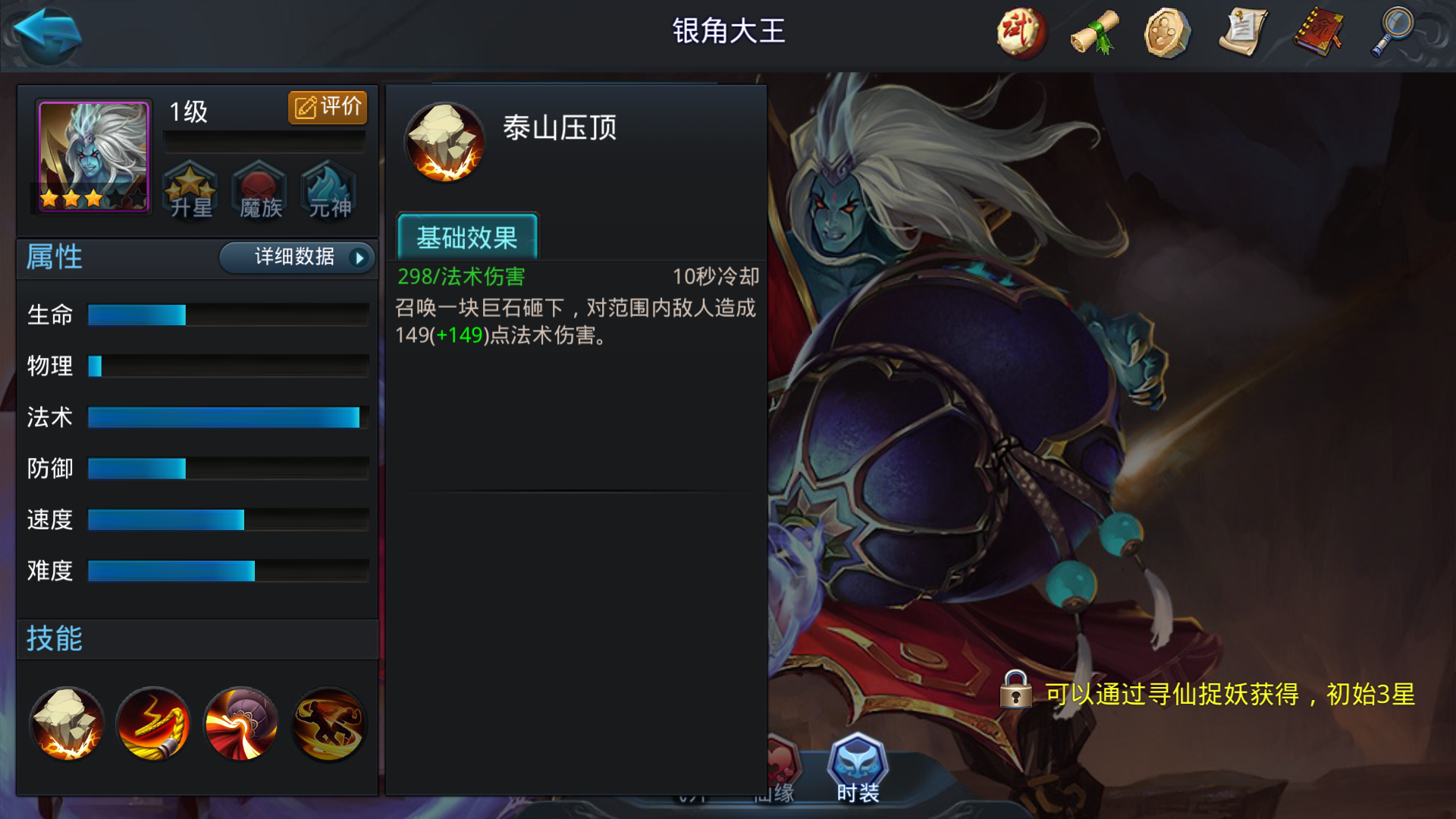The width and height of the screenshot is (1456, 819).
Task: Click the back arrow to exit
Action: [x=45, y=34]
